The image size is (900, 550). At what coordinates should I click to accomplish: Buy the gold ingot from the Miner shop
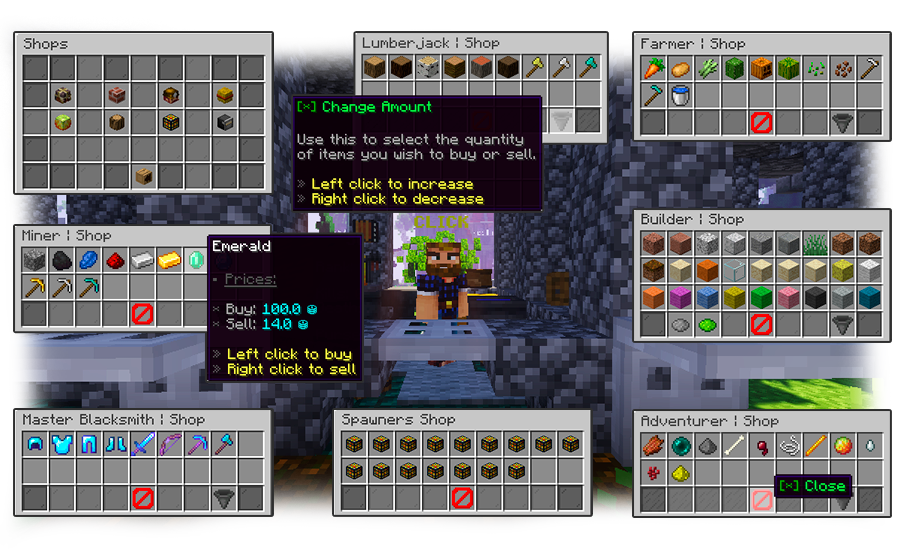pos(169,260)
